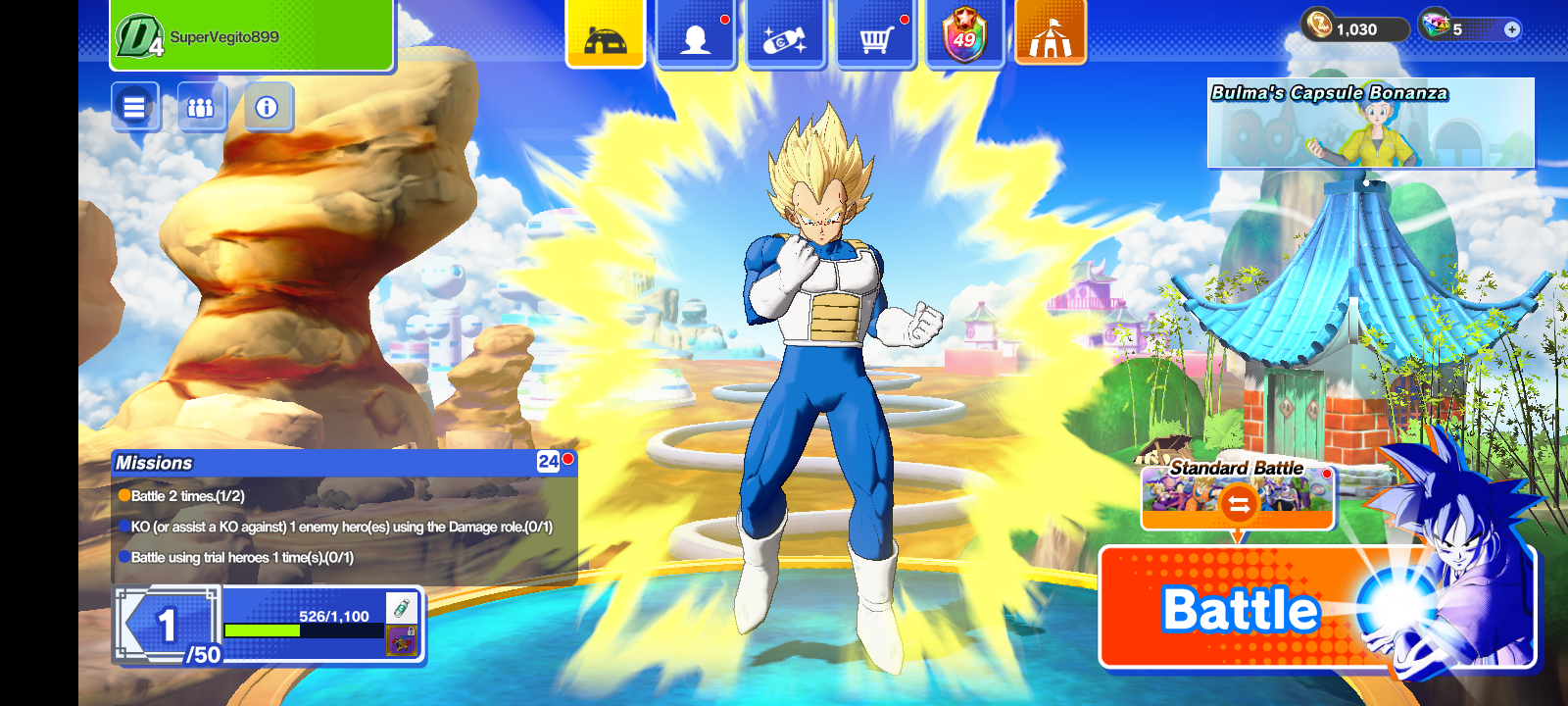Open the SuperVegito899 player profile
This screenshot has height=706, width=1568.
click(x=252, y=36)
